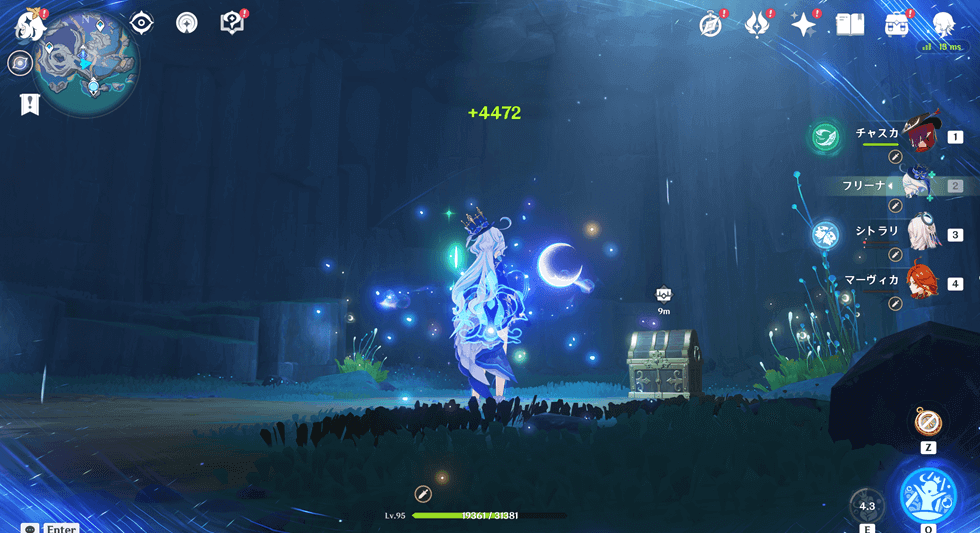Open the Adventurer Handbook book icon
Viewport: 980px width, 533px height.
[x=849, y=25]
